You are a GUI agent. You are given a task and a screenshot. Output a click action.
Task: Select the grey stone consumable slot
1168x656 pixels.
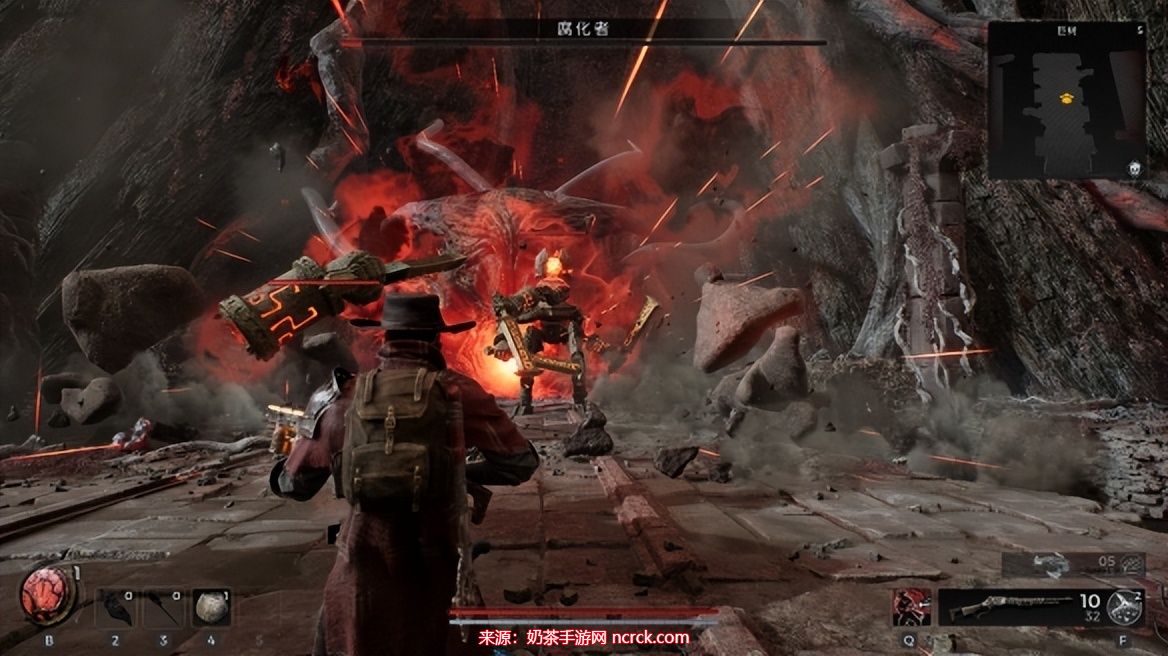[x=211, y=607]
